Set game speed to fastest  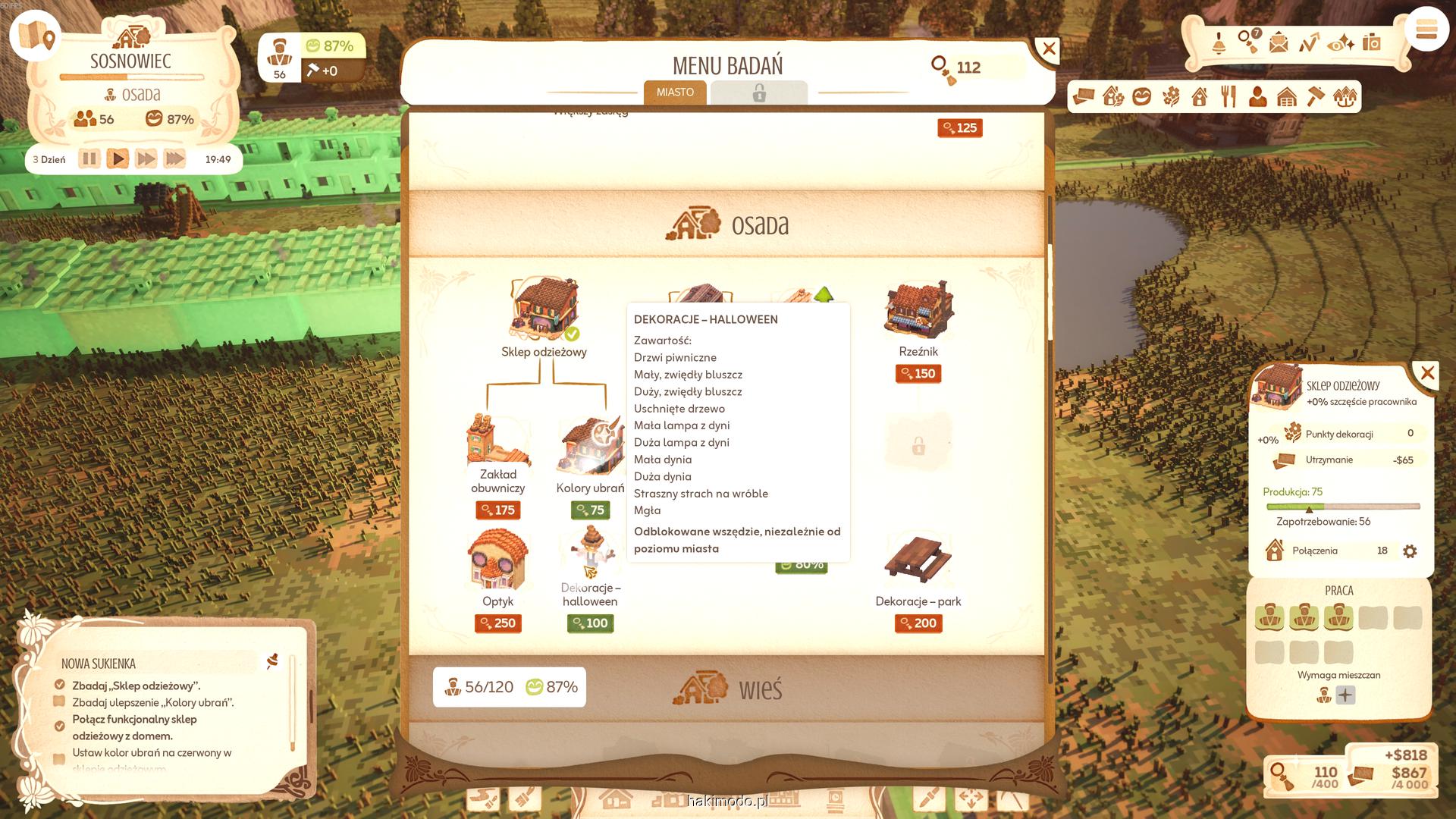click(174, 159)
